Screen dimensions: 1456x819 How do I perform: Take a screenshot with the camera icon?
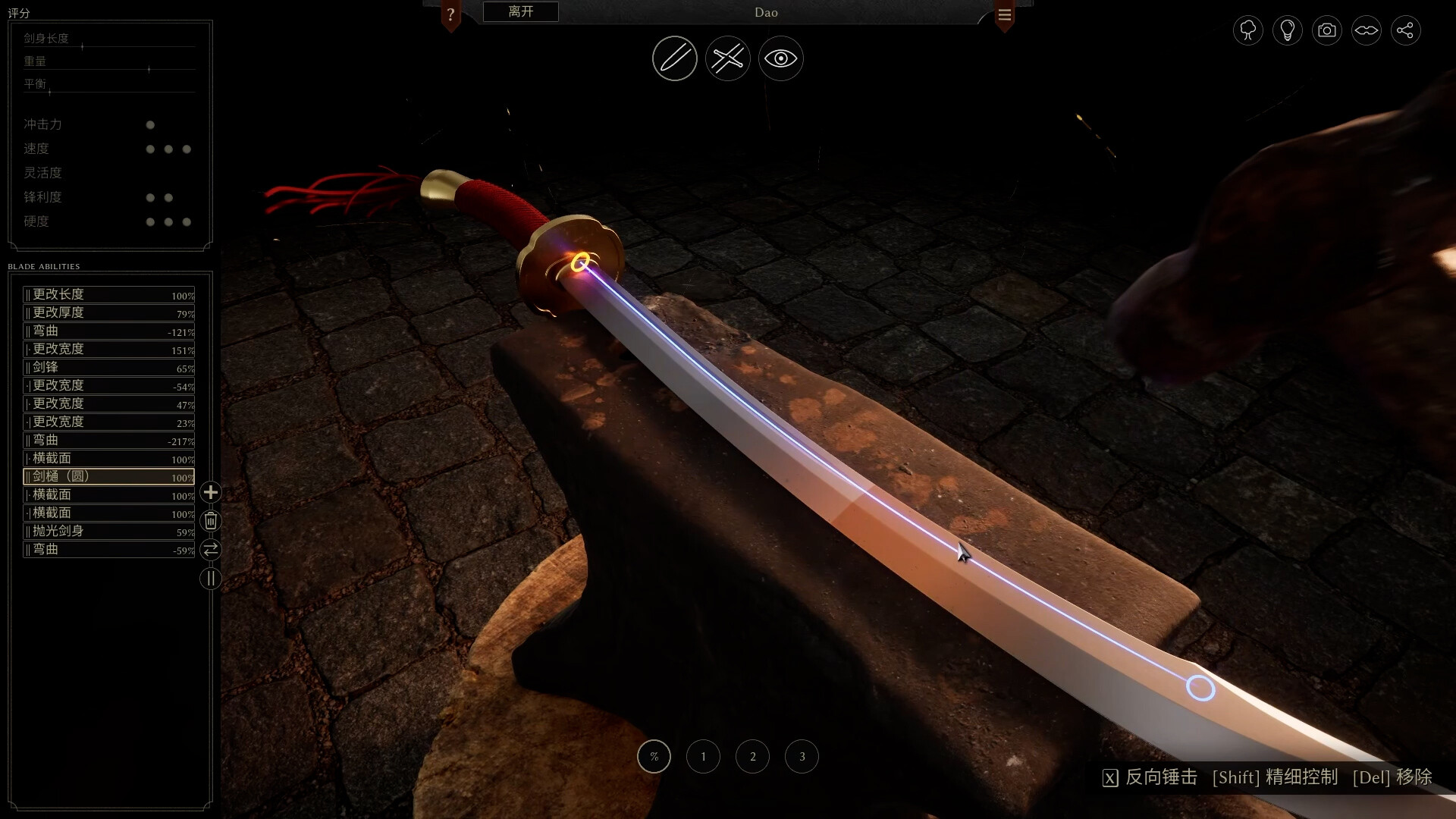(1326, 30)
